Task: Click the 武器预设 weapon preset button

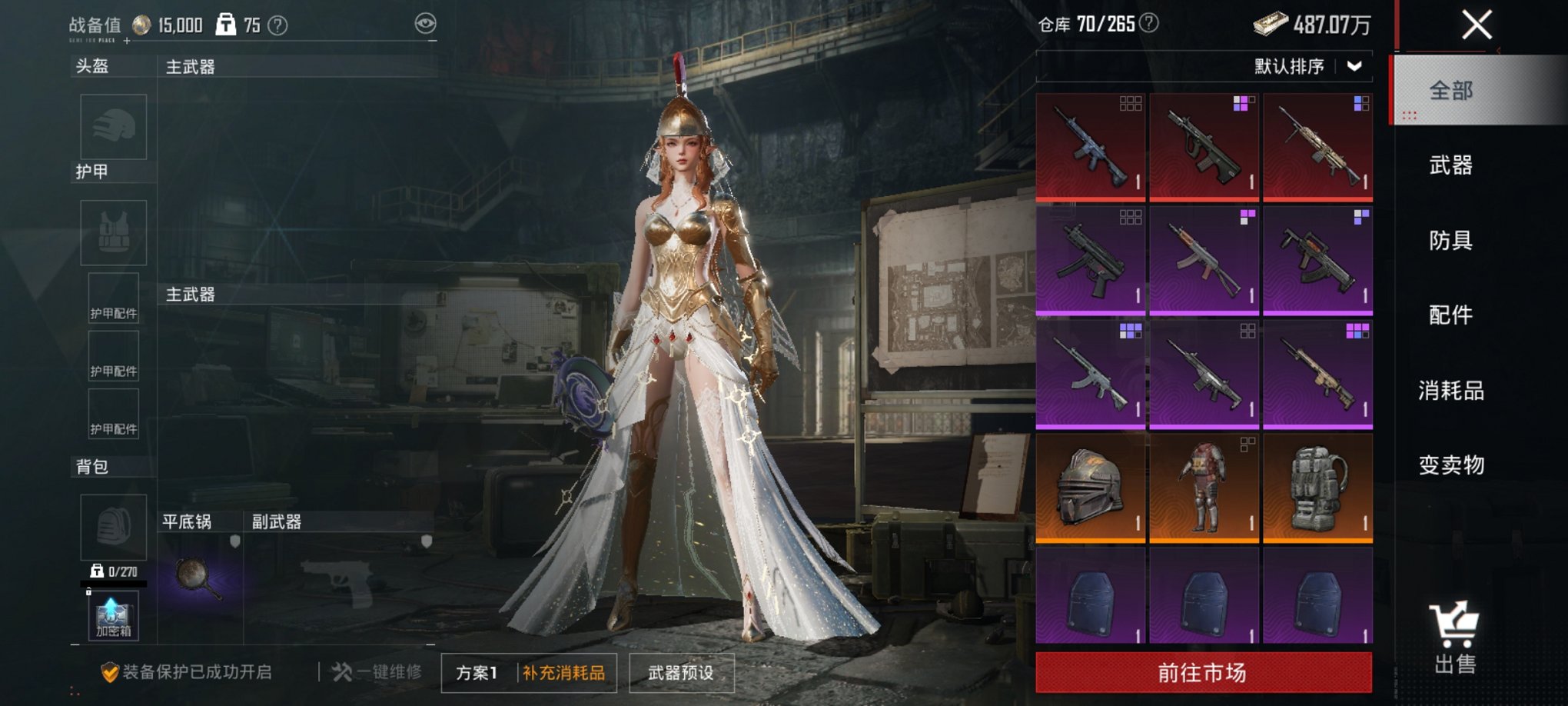Action: point(681,673)
